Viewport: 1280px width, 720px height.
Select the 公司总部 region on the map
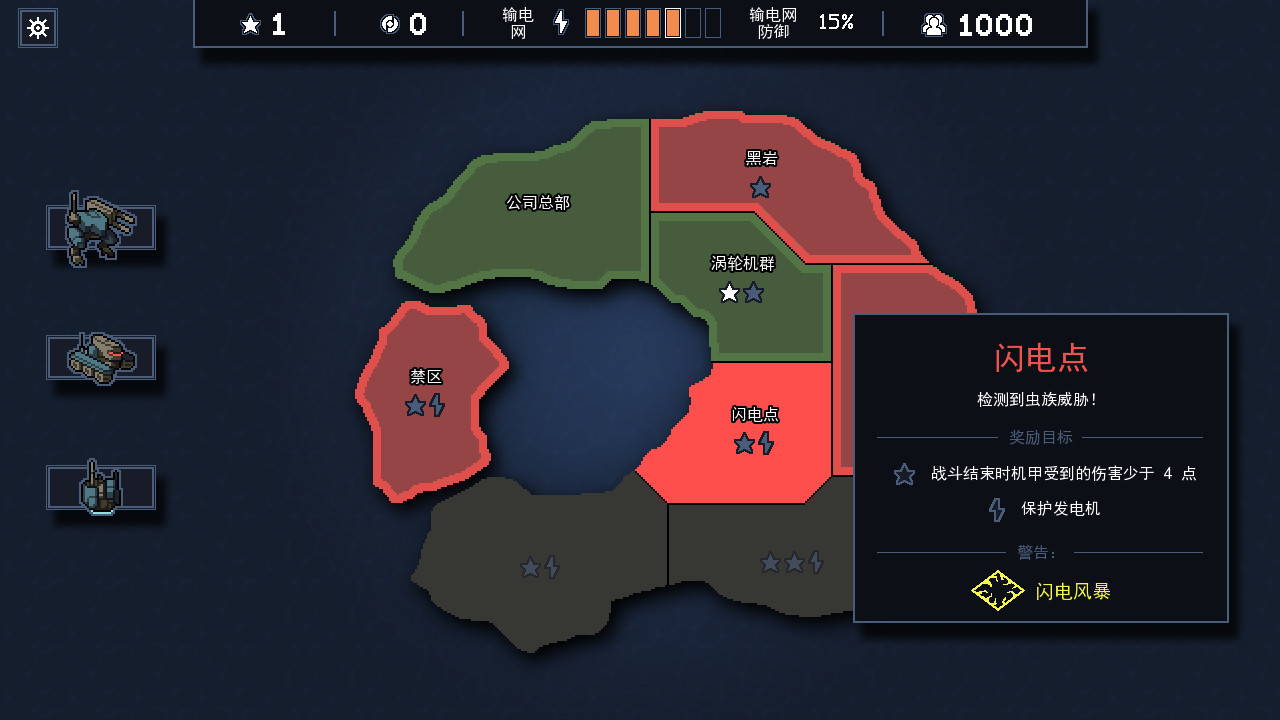point(538,201)
